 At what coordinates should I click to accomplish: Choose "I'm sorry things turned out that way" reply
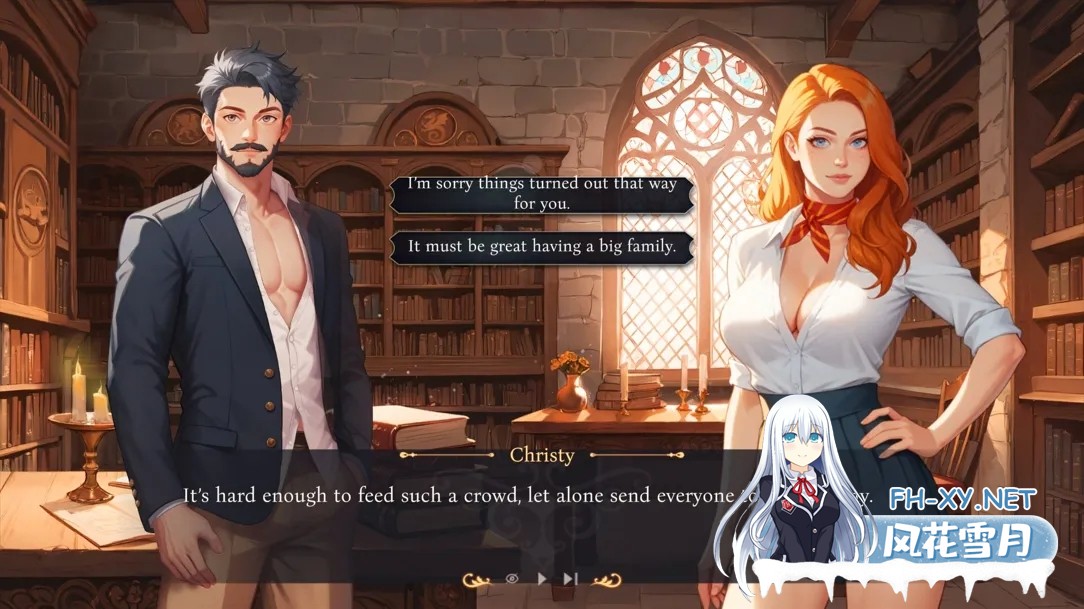pyautogui.click(x=541, y=194)
